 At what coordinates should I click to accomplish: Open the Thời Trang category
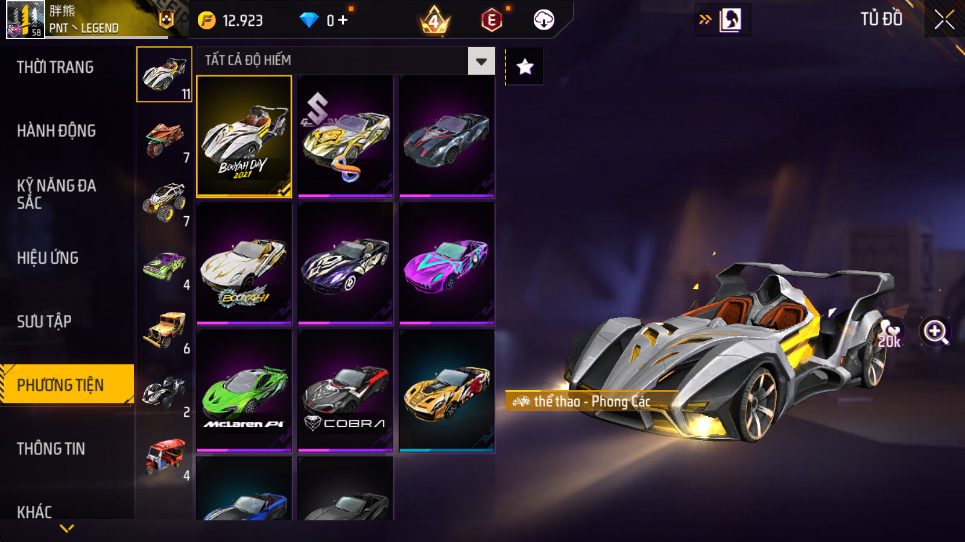click(x=56, y=67)
